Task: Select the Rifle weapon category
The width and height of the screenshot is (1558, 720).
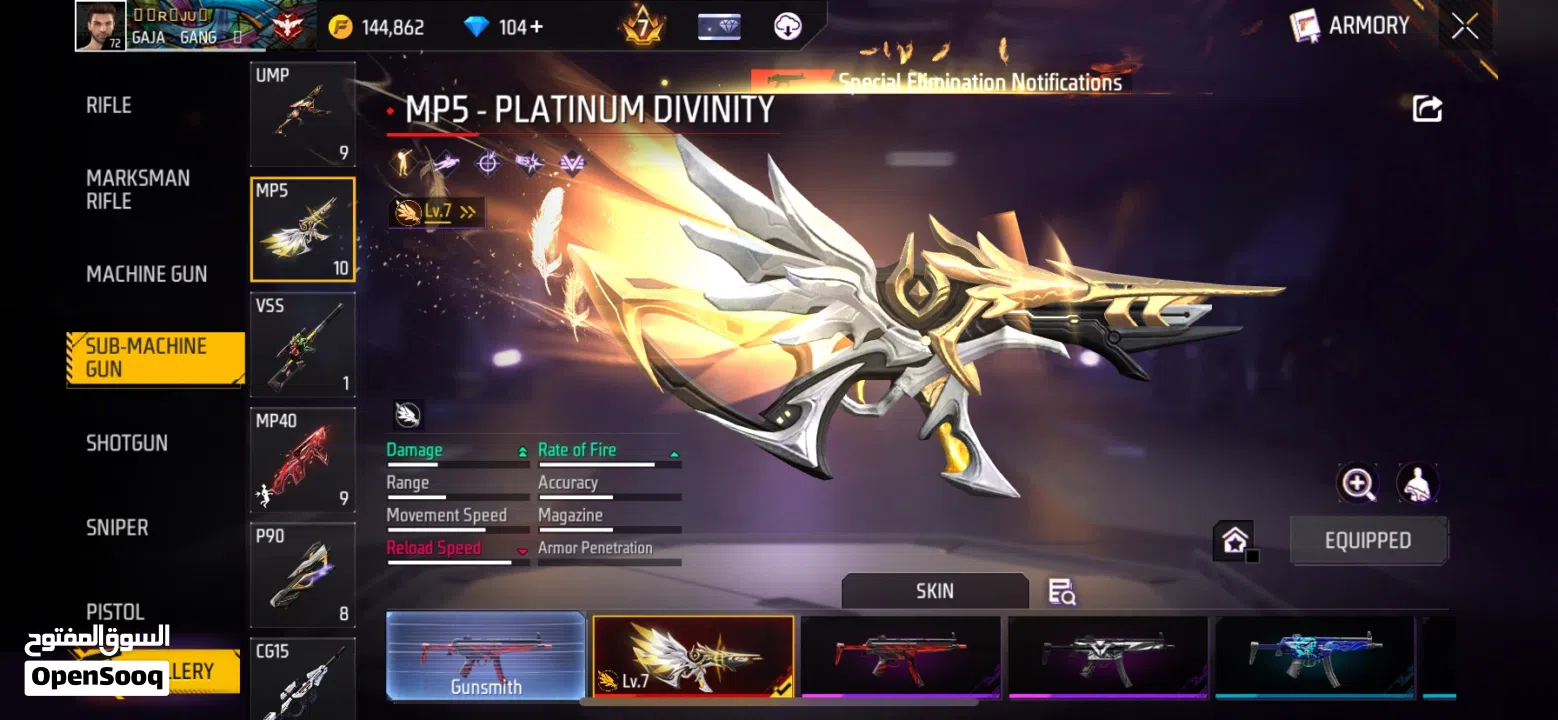Action: pos(109,105)
